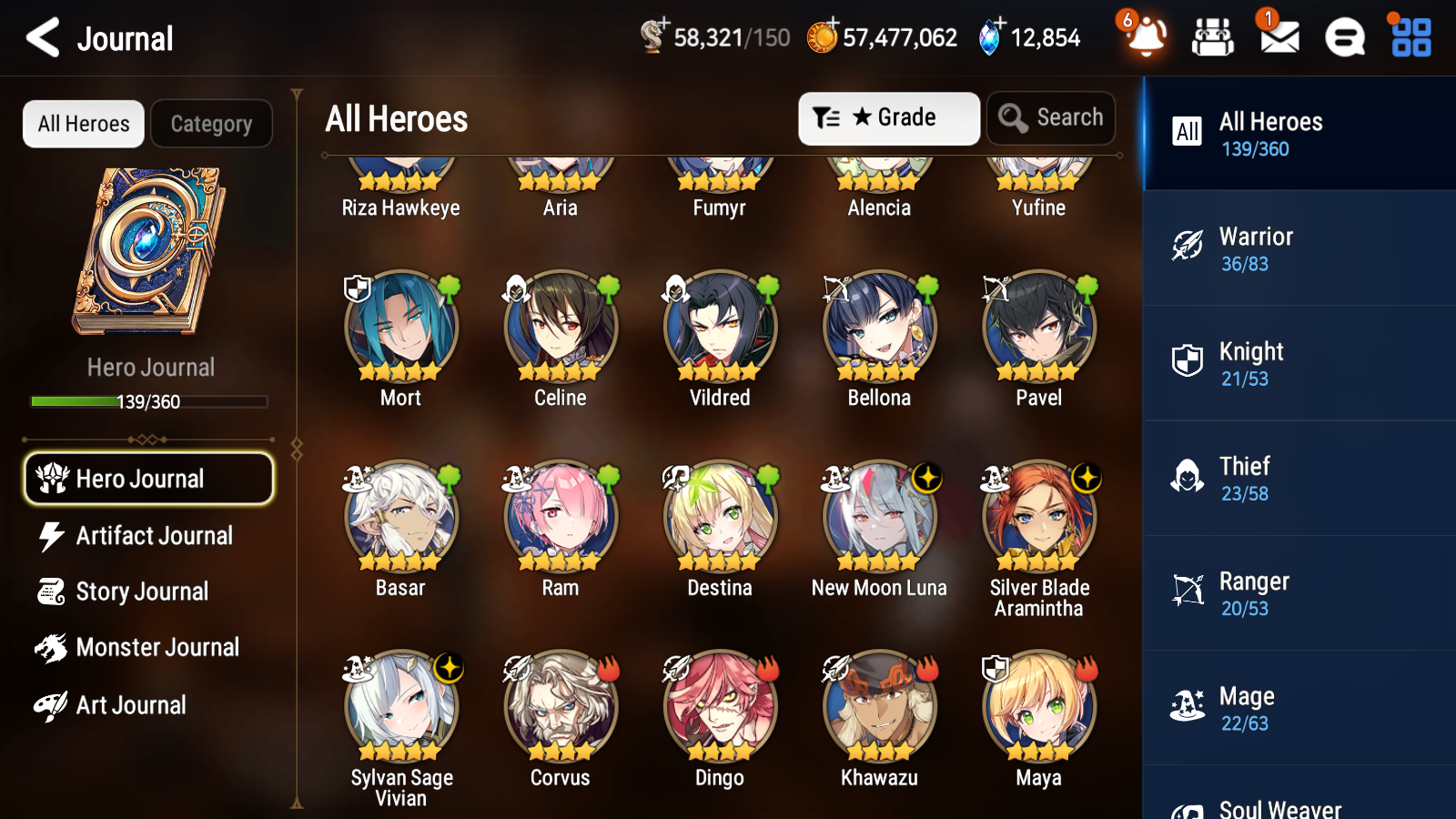Open the Grade filter dropdown
Screen dimensions: 1456x819
pyautogui.click(x=889, y=117)
